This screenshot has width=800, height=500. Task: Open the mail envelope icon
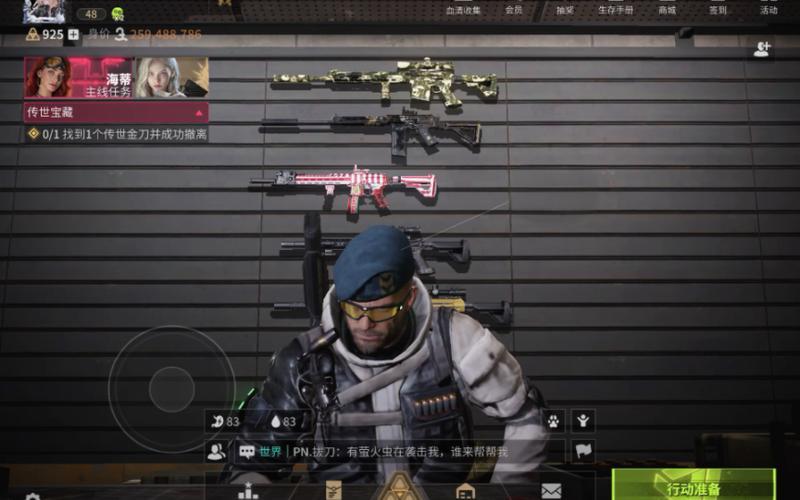[551, 490]
